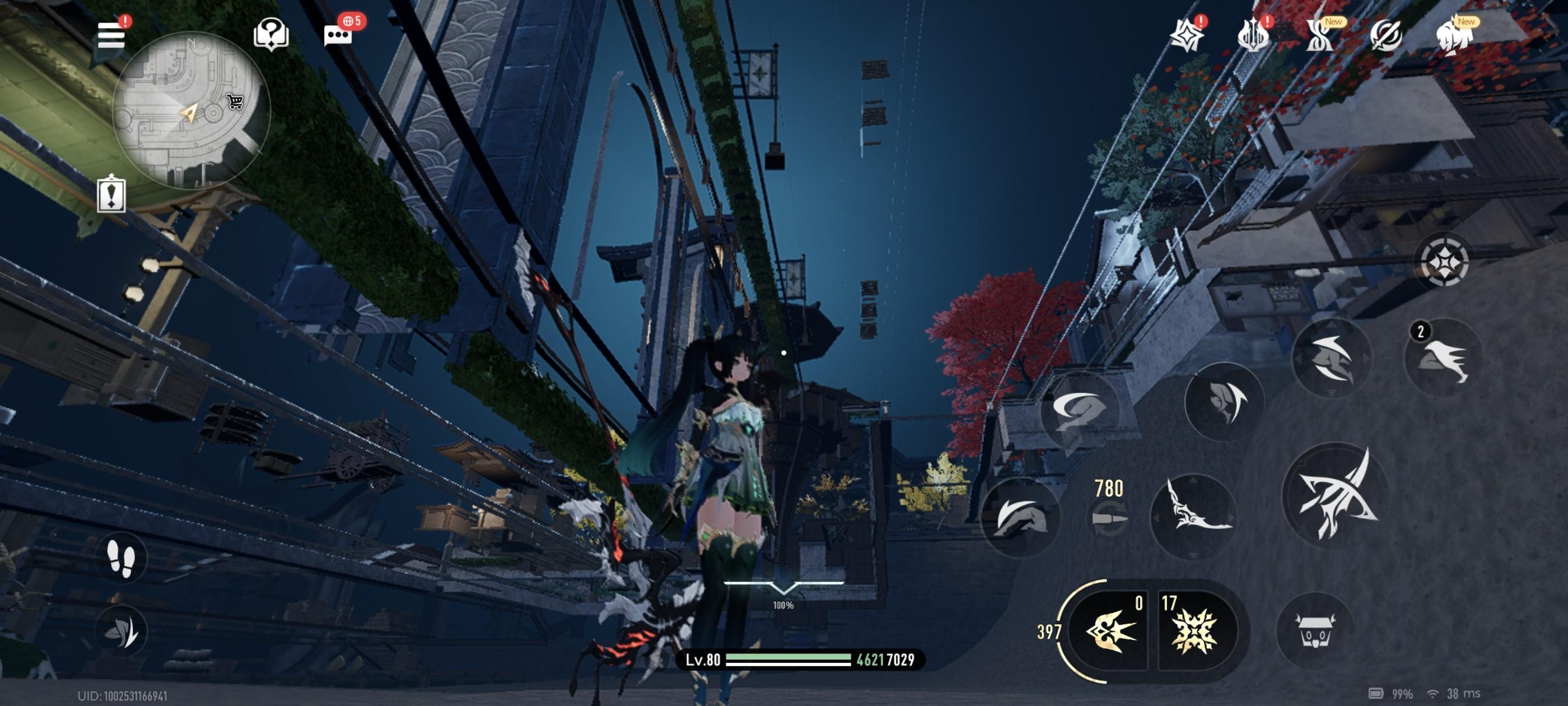
Task: Tap the ammo reload icon under 780
Action: 1108,519
